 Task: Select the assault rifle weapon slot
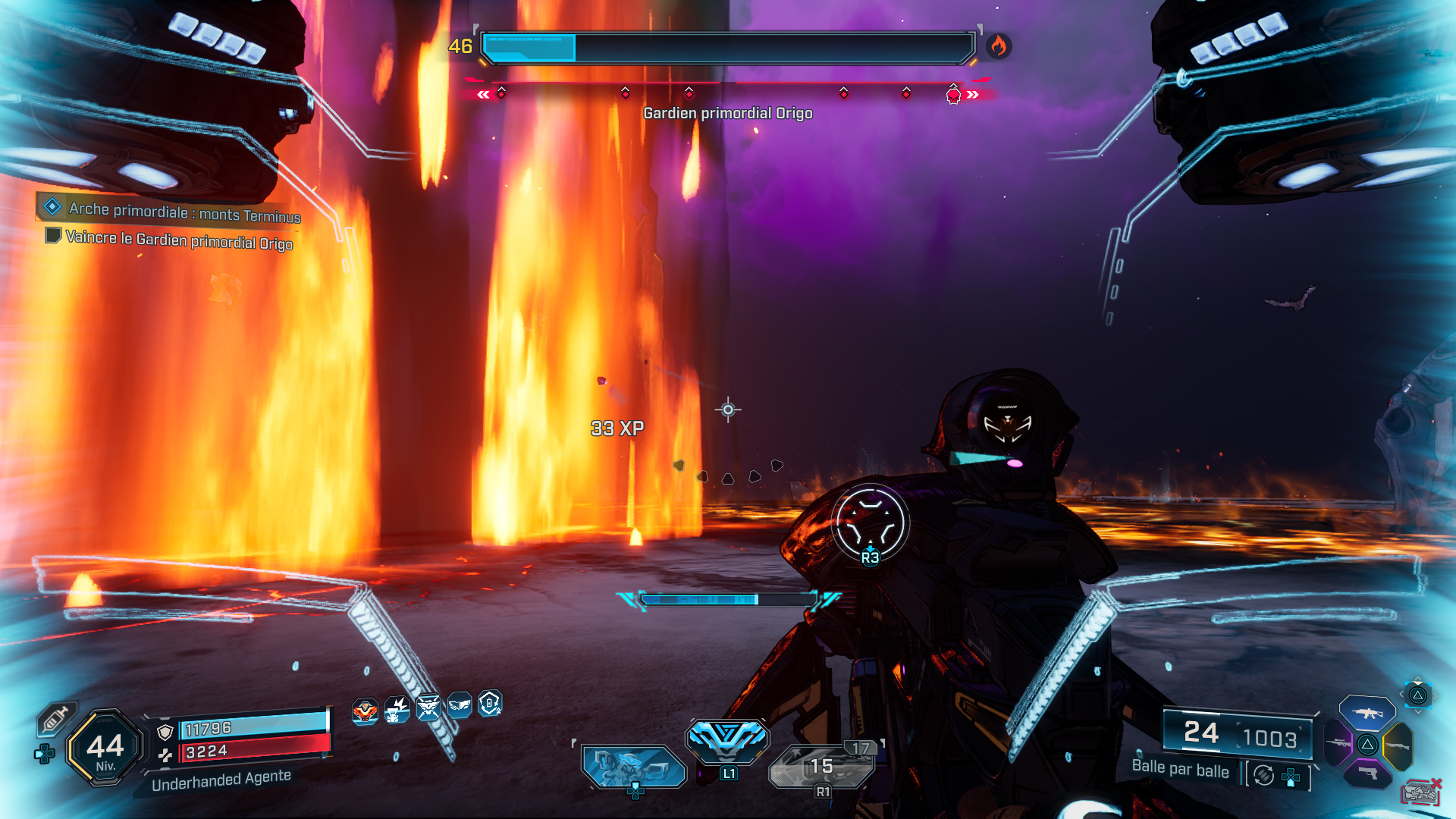[1367, 713]
